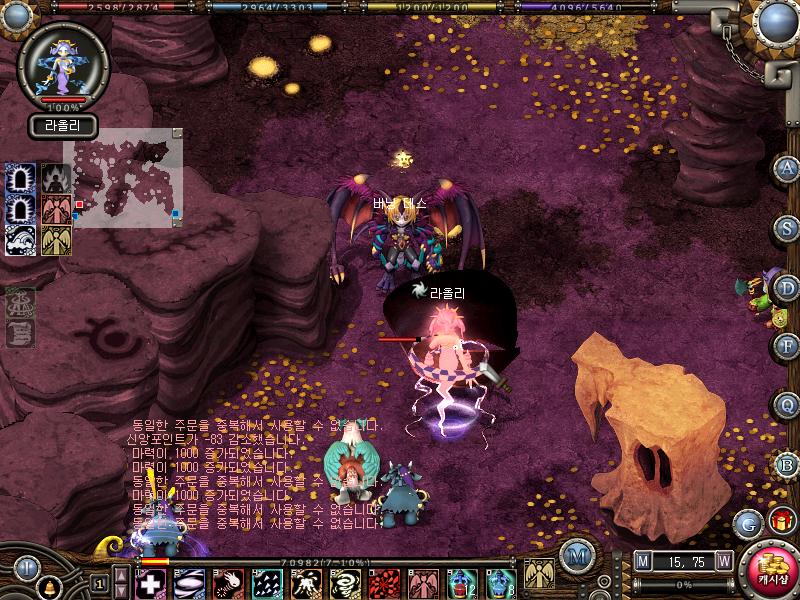Click the round F menu button
The image size is (800, 600).
(x=787, y=347)
